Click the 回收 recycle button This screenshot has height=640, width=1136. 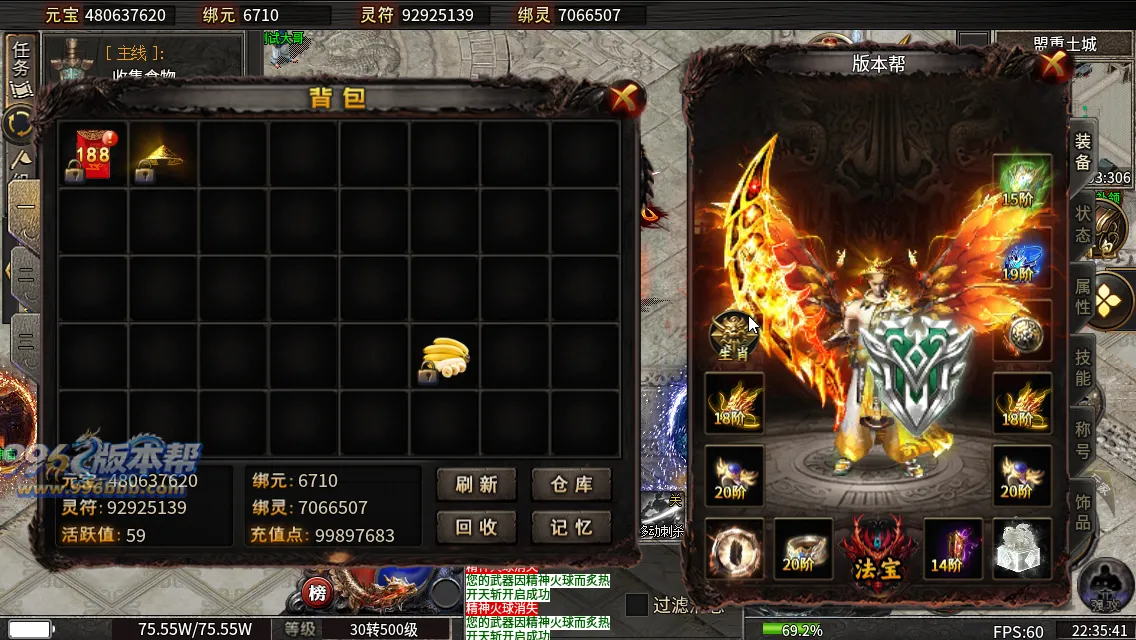[476, 527]
